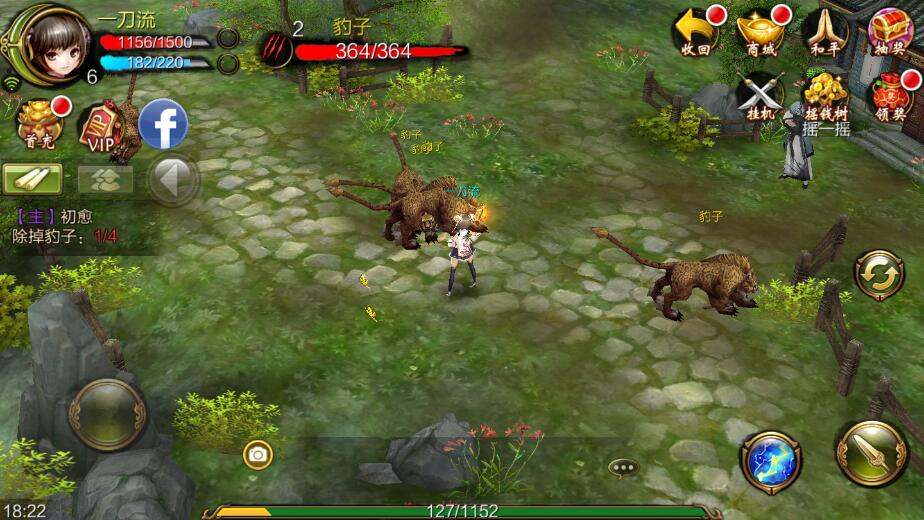This screenshot has width=924, height=520.
Task: Activate the blue lightning skill
Action: 770,461
